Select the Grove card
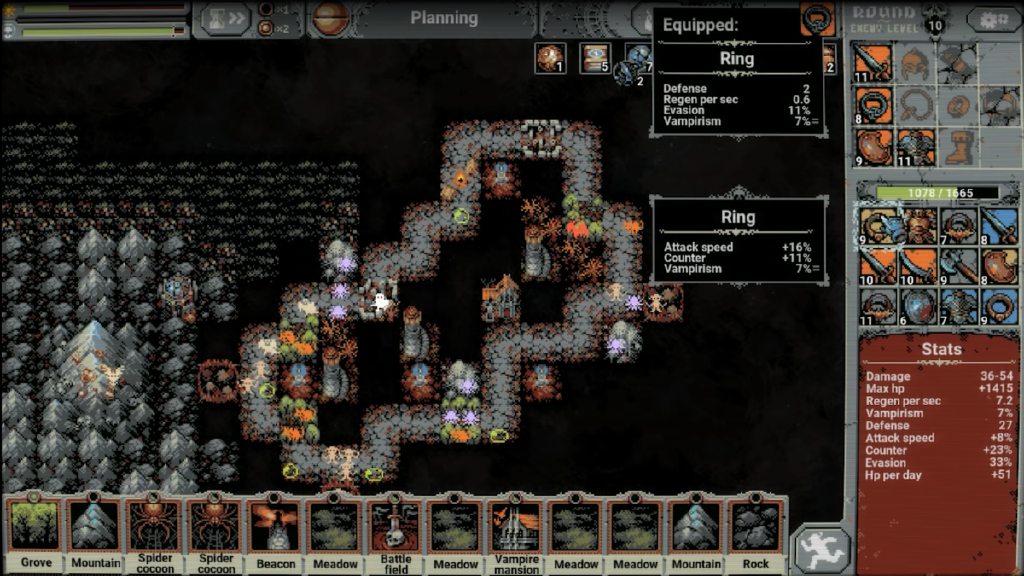 [35, 530]
